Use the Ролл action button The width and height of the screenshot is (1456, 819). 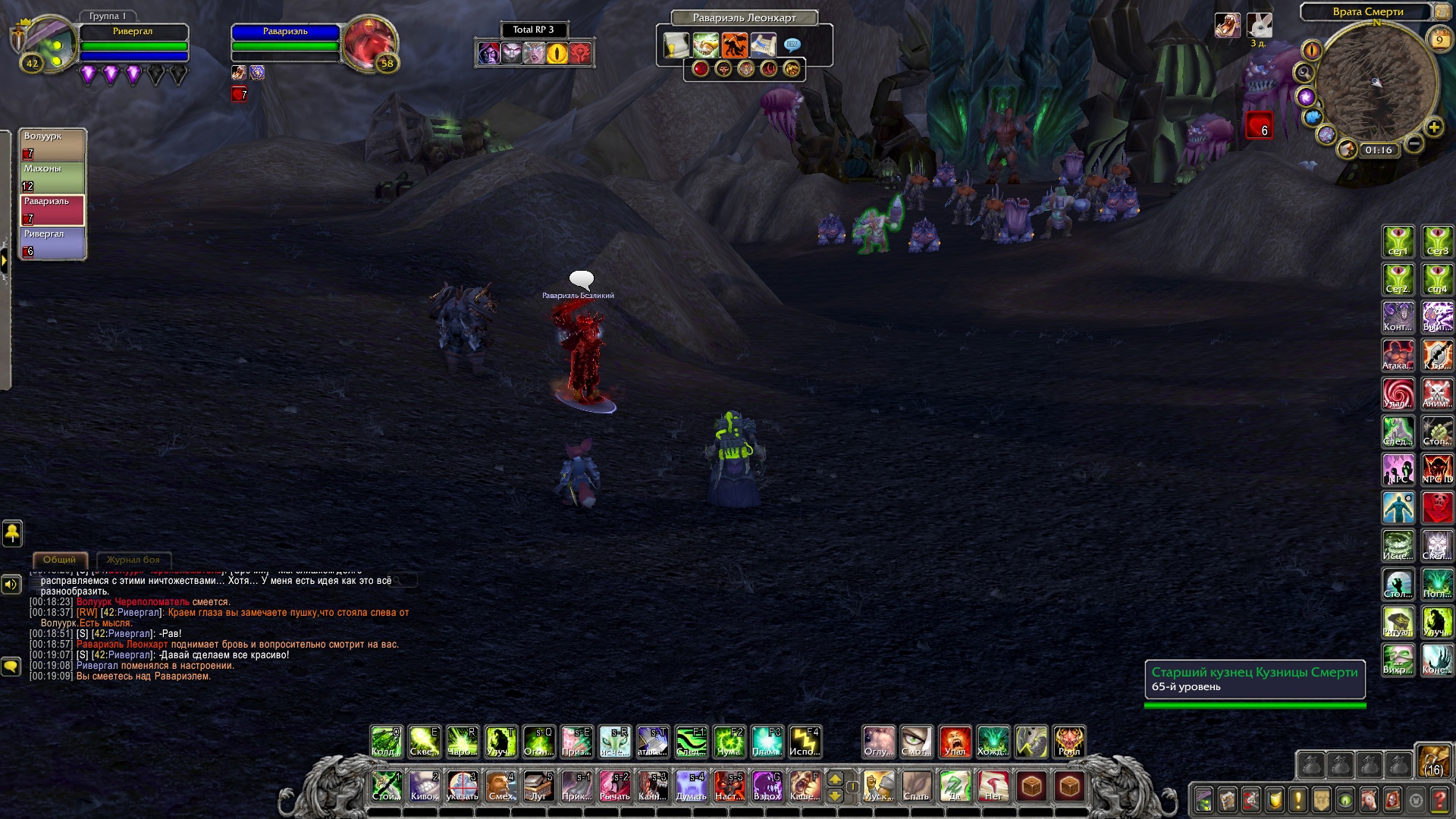point(1068,742)
